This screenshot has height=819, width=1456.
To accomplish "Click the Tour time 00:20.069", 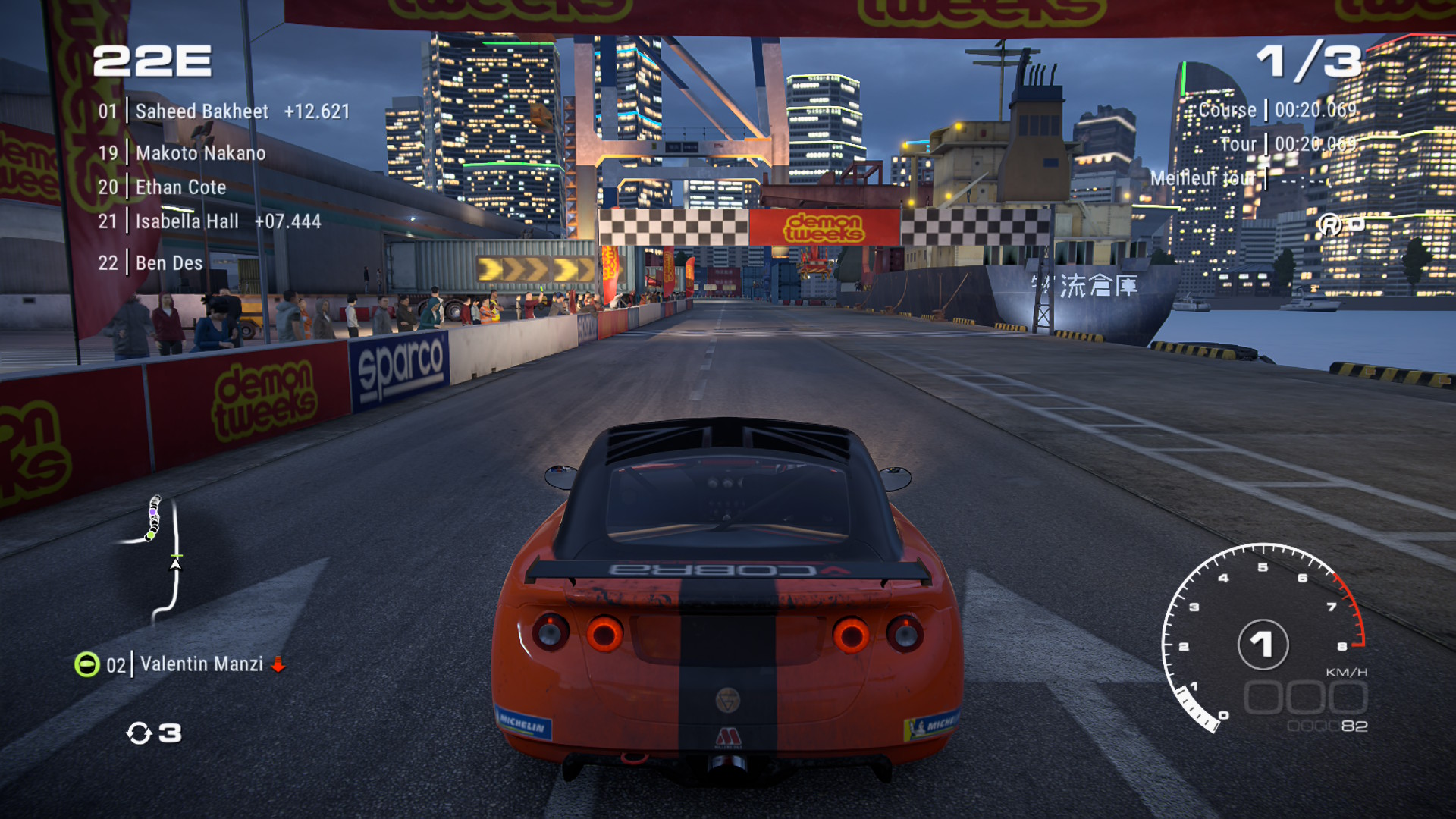I will (1316, 144).
